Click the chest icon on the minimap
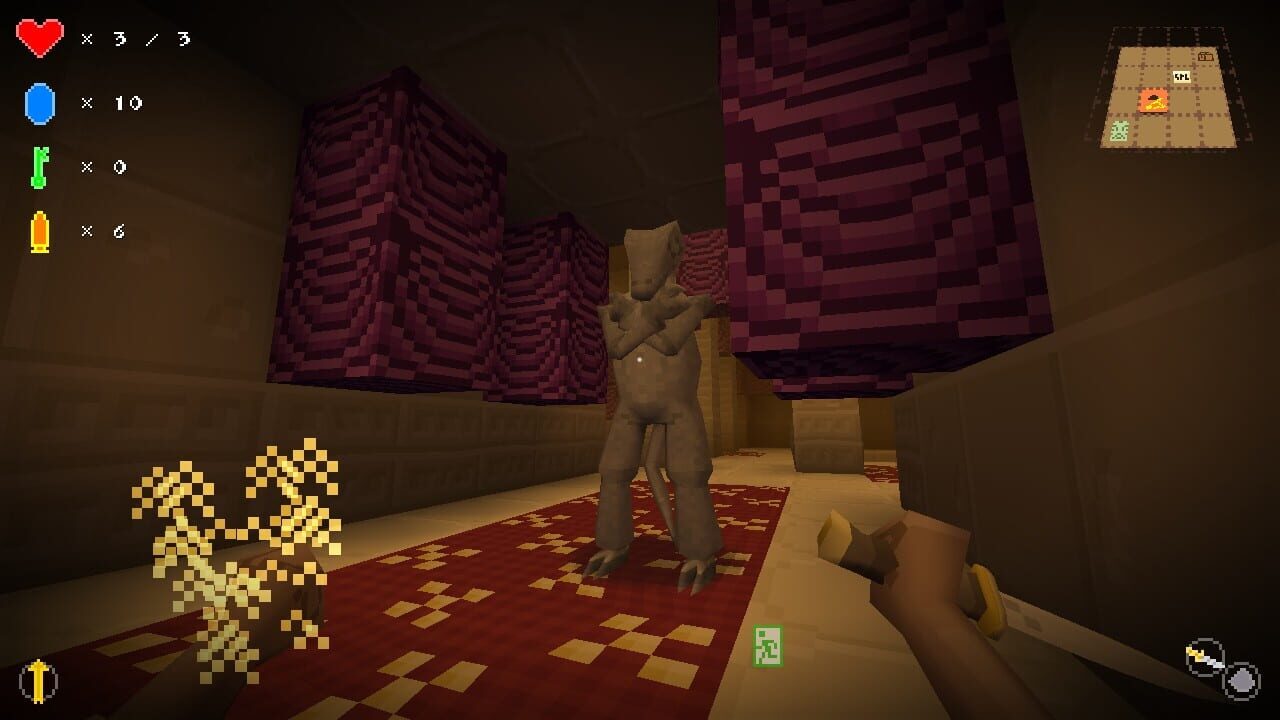1280x720 pixels. pos(1206,56)
